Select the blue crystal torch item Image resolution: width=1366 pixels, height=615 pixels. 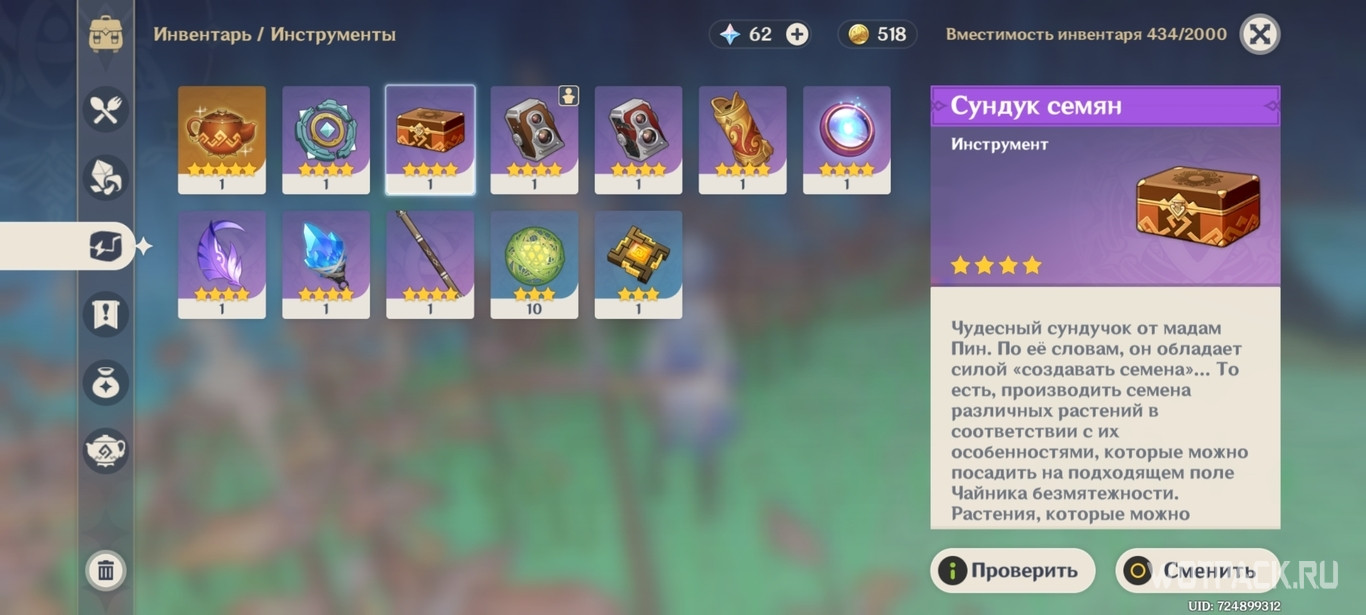pos(326,264)
